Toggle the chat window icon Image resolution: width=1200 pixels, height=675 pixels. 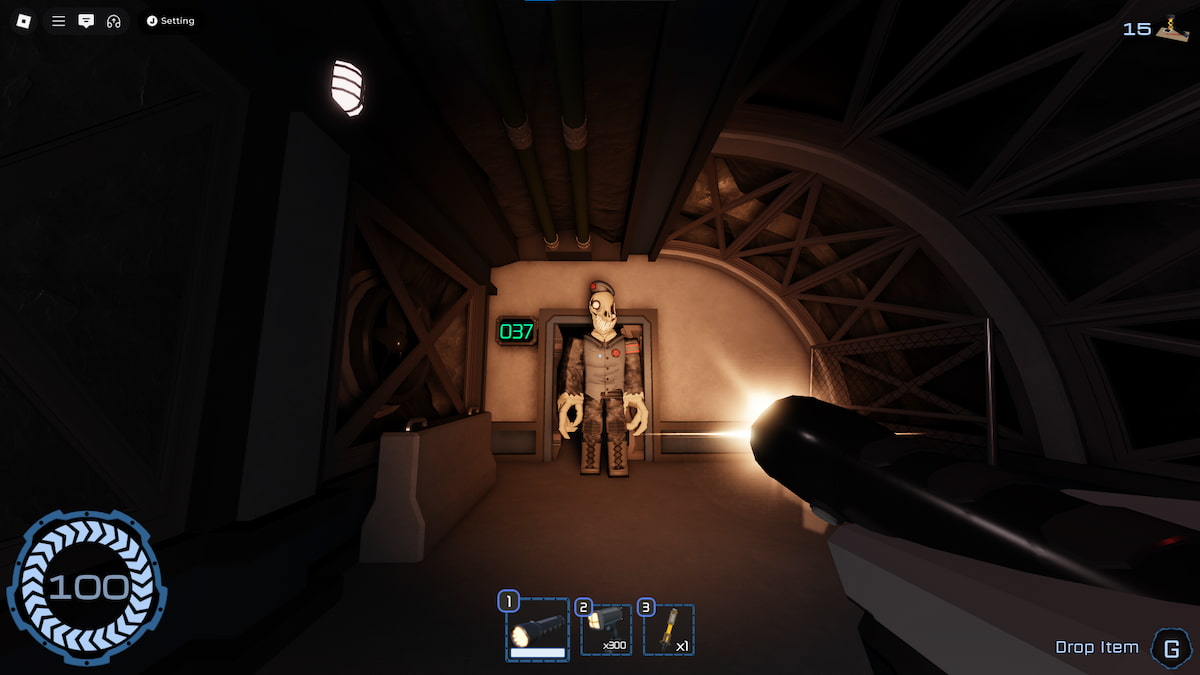tap(86, 21)
